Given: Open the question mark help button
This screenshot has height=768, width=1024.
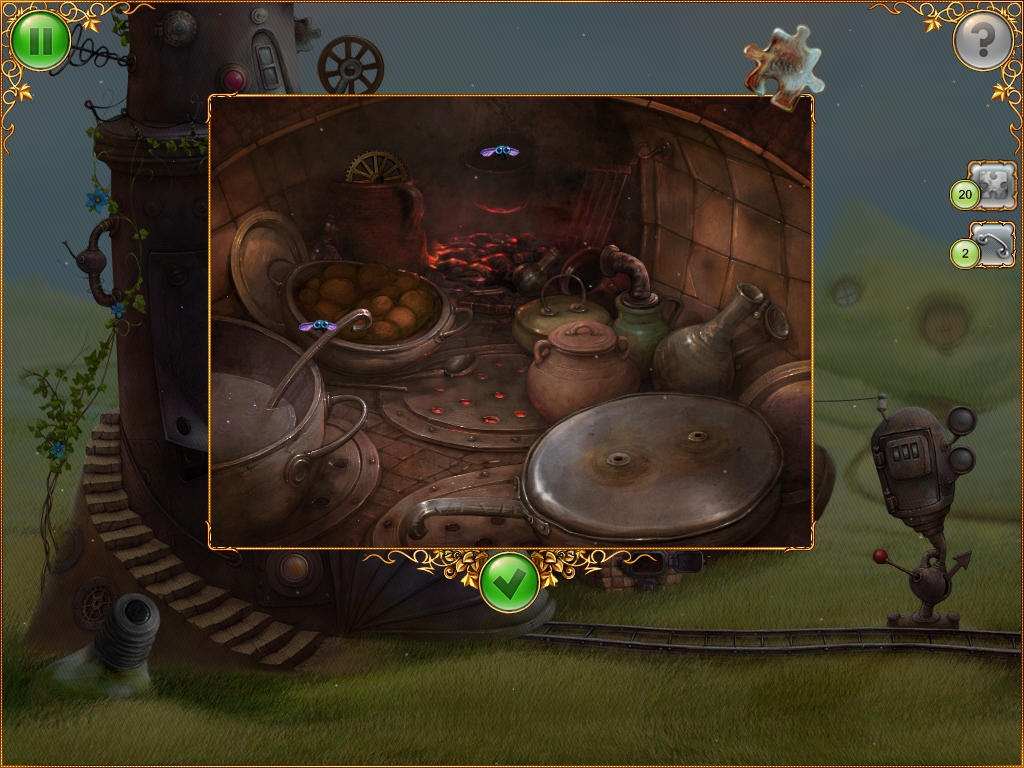Looking at the screenshot, I should tap(983, 41).
